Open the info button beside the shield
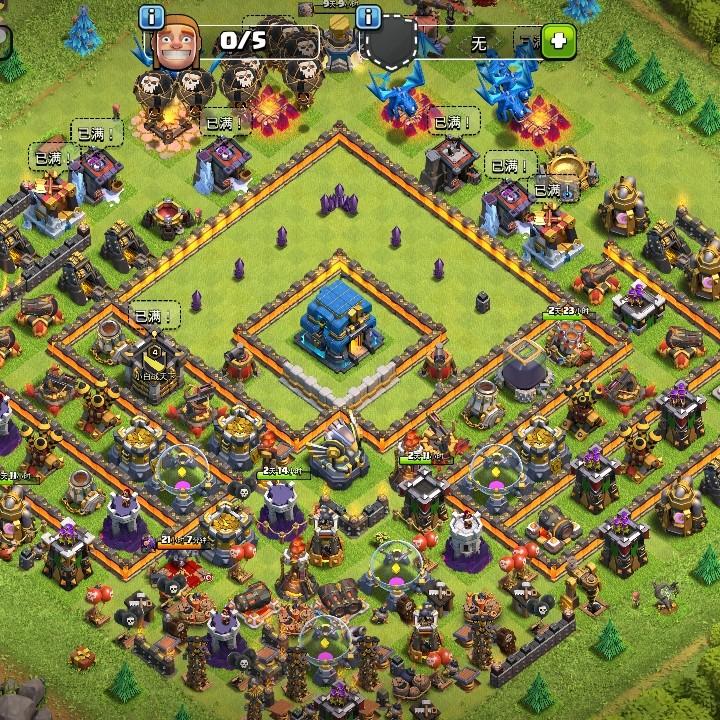 point(369,17)
